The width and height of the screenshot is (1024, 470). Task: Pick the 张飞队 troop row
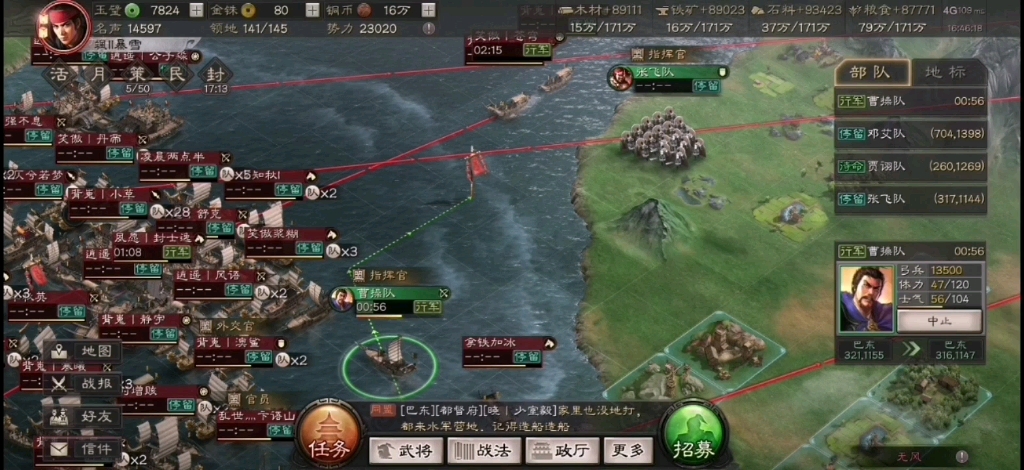coord(910,200)
